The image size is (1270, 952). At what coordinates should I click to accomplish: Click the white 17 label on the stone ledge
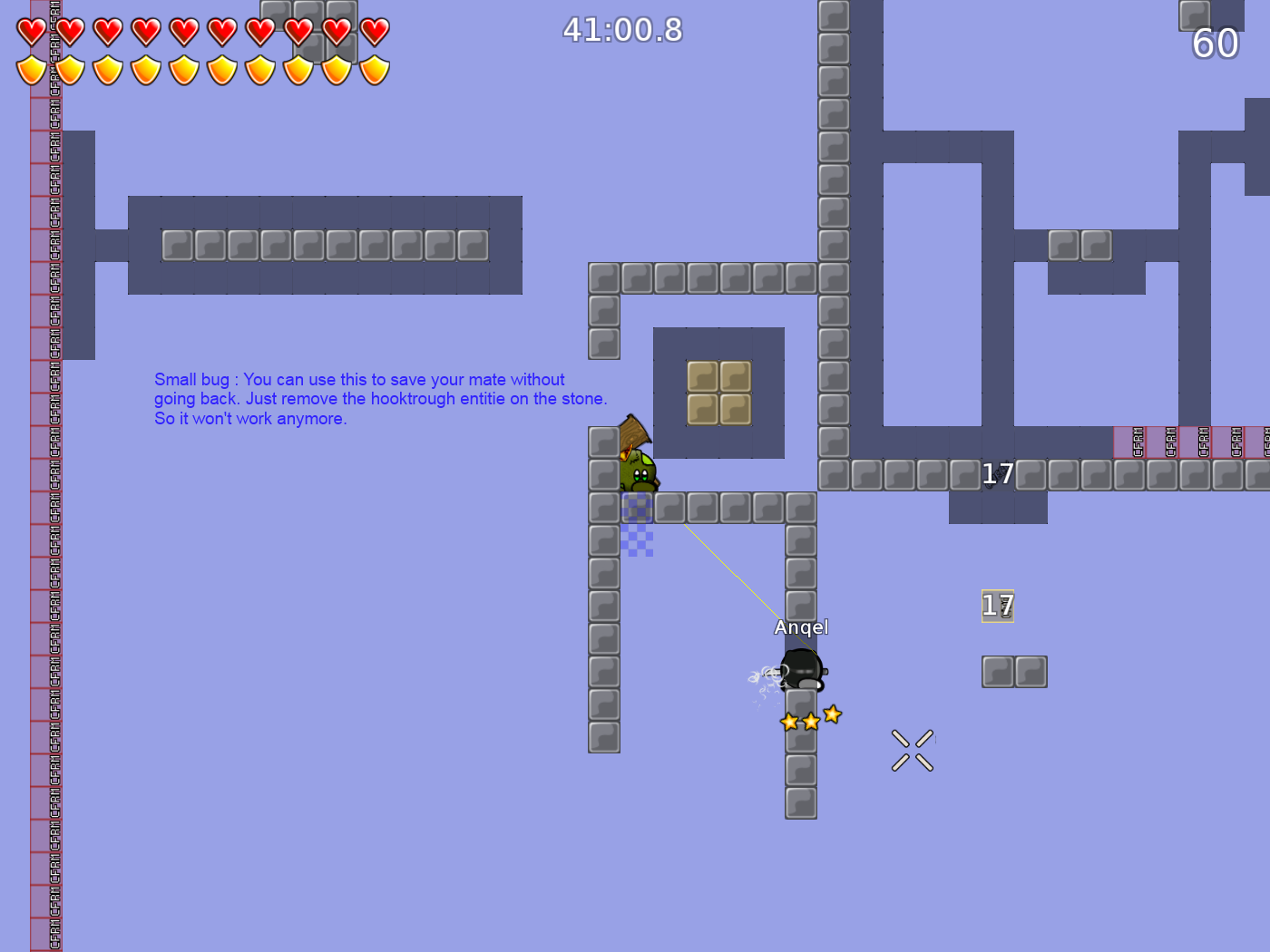pyautogui.click(x=998, y=473)
